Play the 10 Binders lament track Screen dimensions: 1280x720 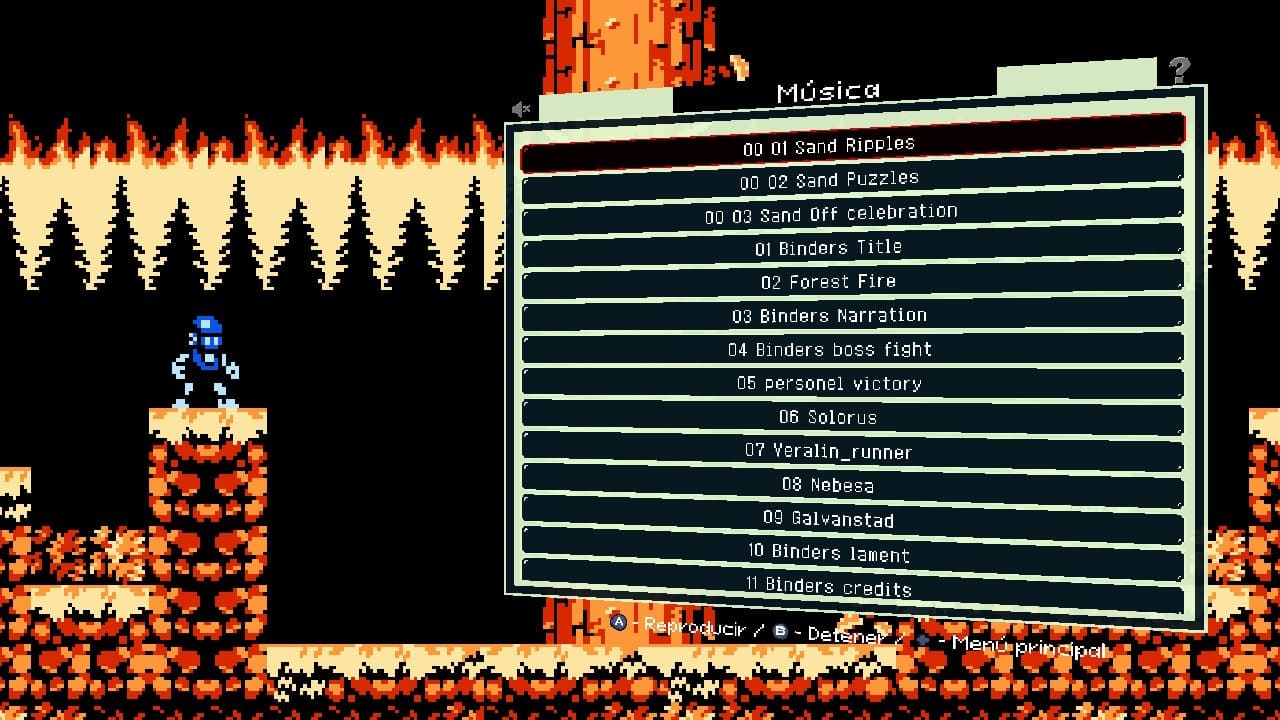click(x=829, y=553)
